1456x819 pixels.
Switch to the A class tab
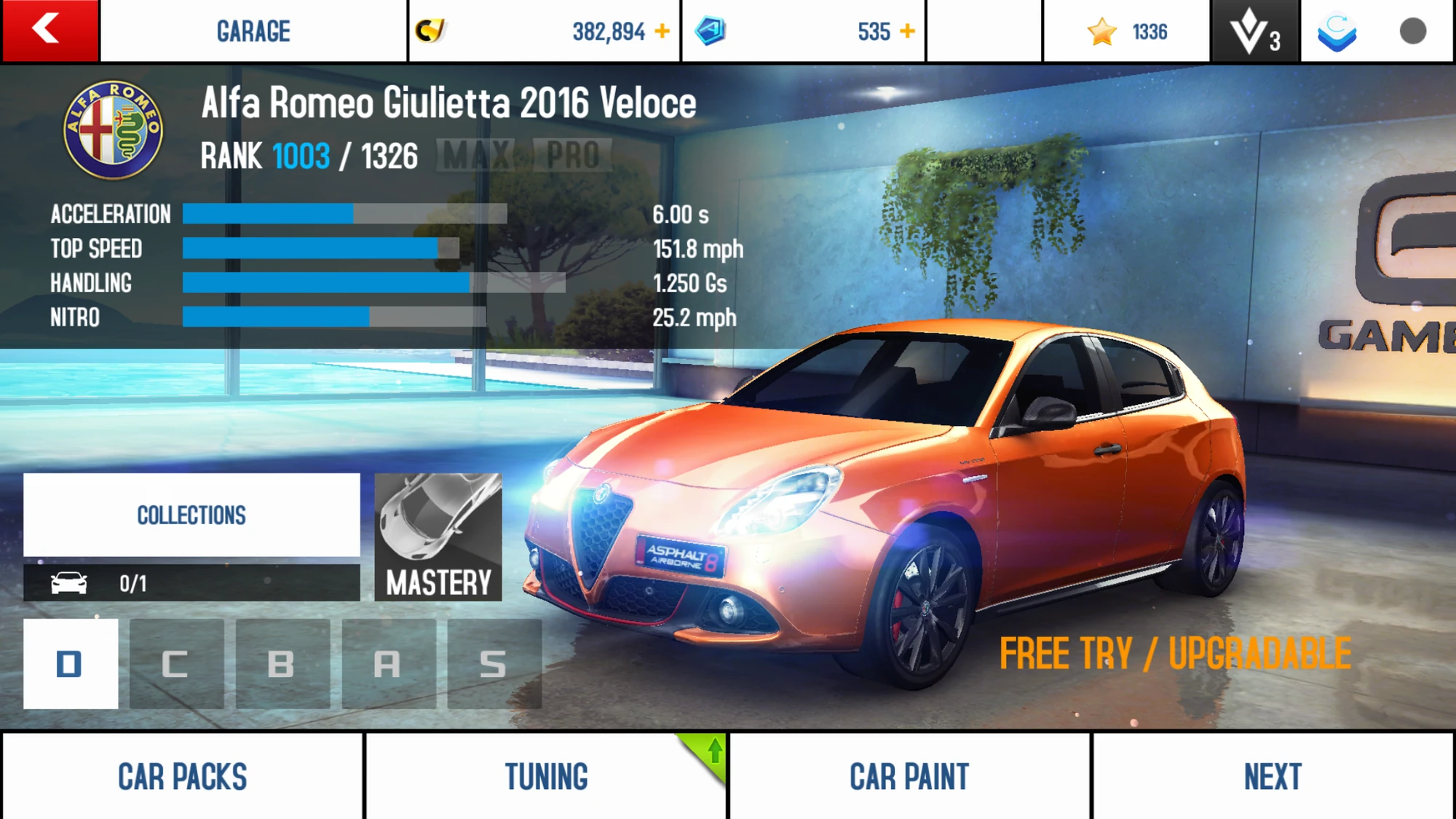pos(388,663)
